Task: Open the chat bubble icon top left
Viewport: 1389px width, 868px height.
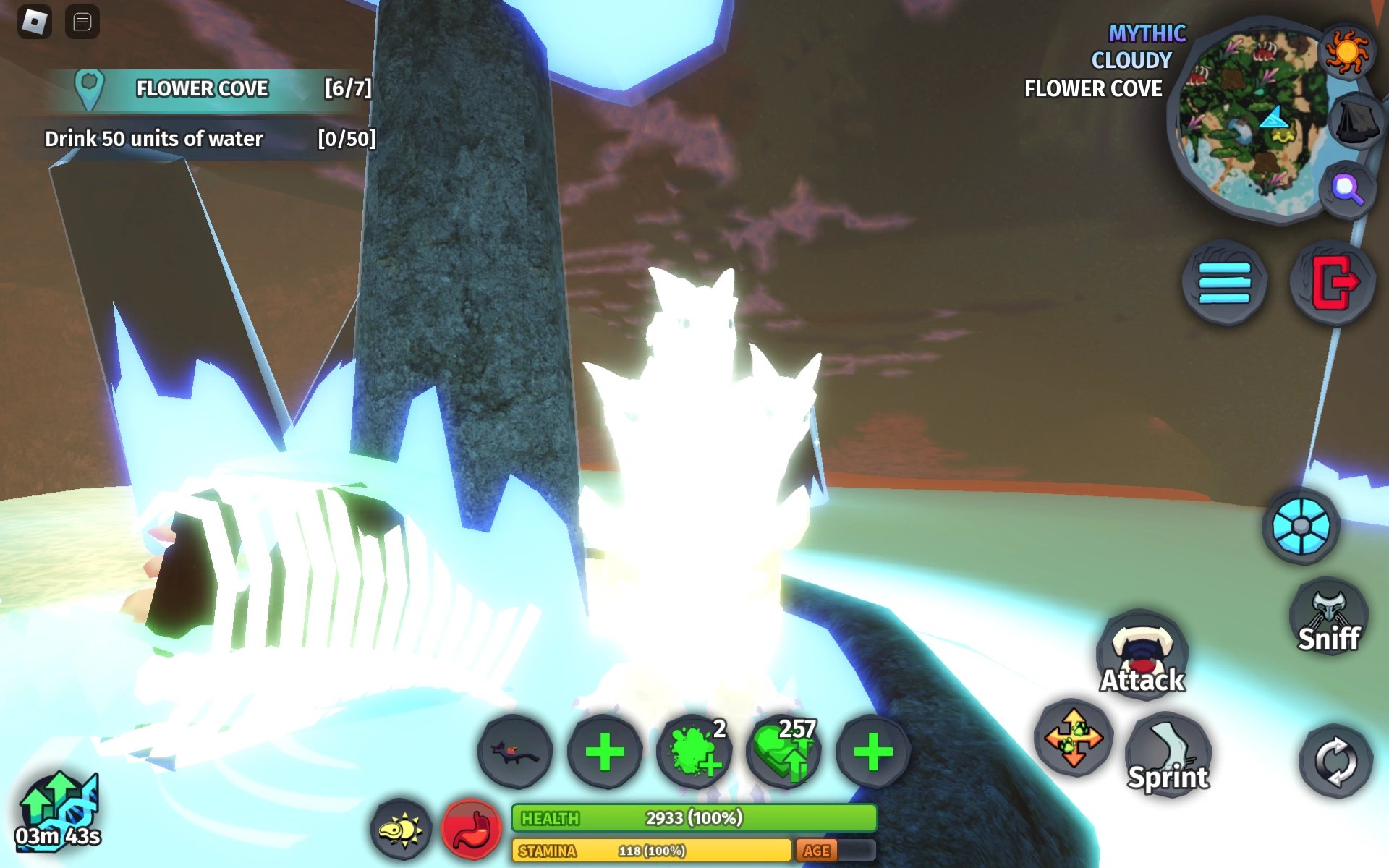Action: coord(82,22)
